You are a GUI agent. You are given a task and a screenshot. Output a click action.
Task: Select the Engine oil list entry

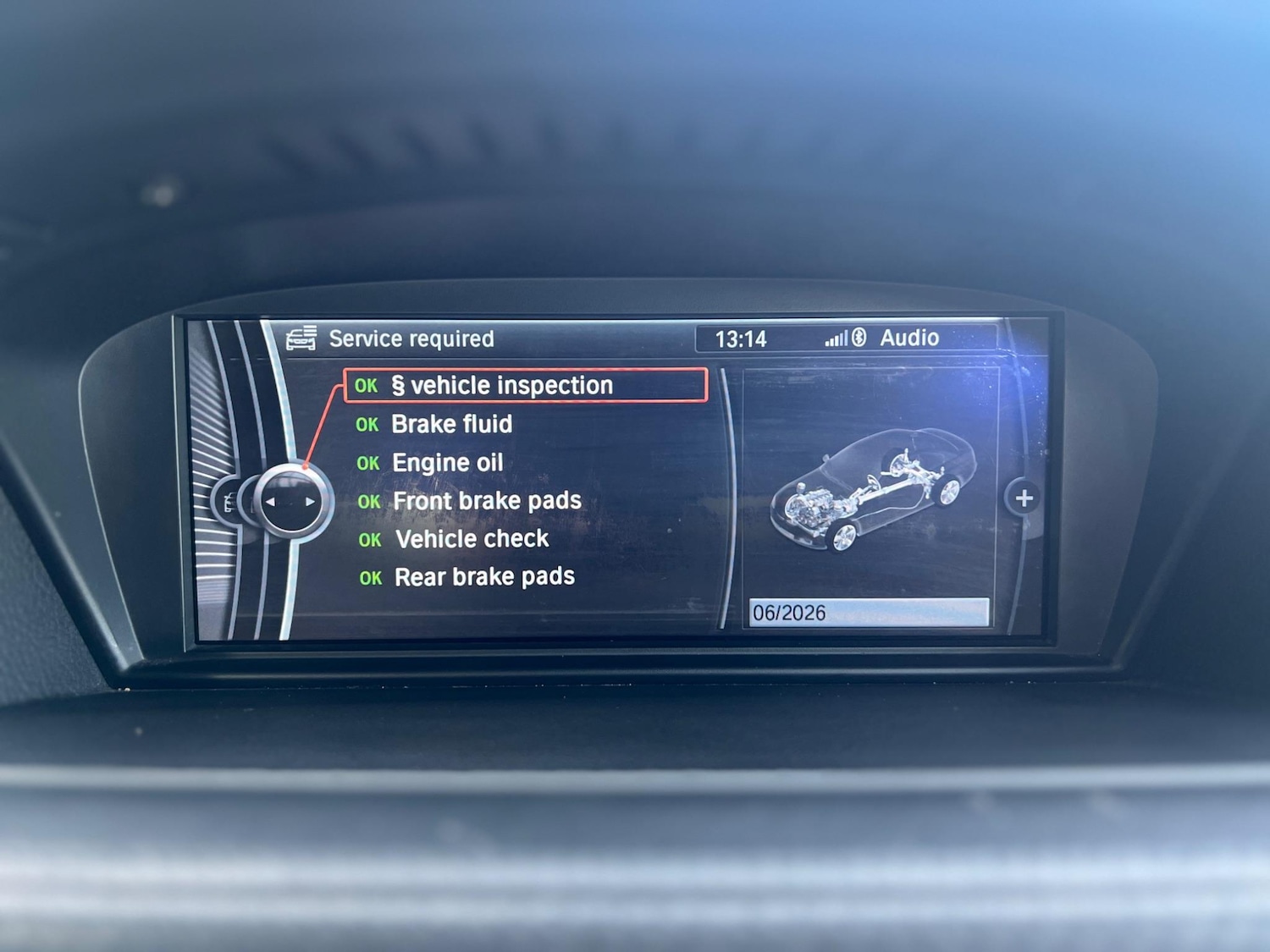[x=446, y=462]
